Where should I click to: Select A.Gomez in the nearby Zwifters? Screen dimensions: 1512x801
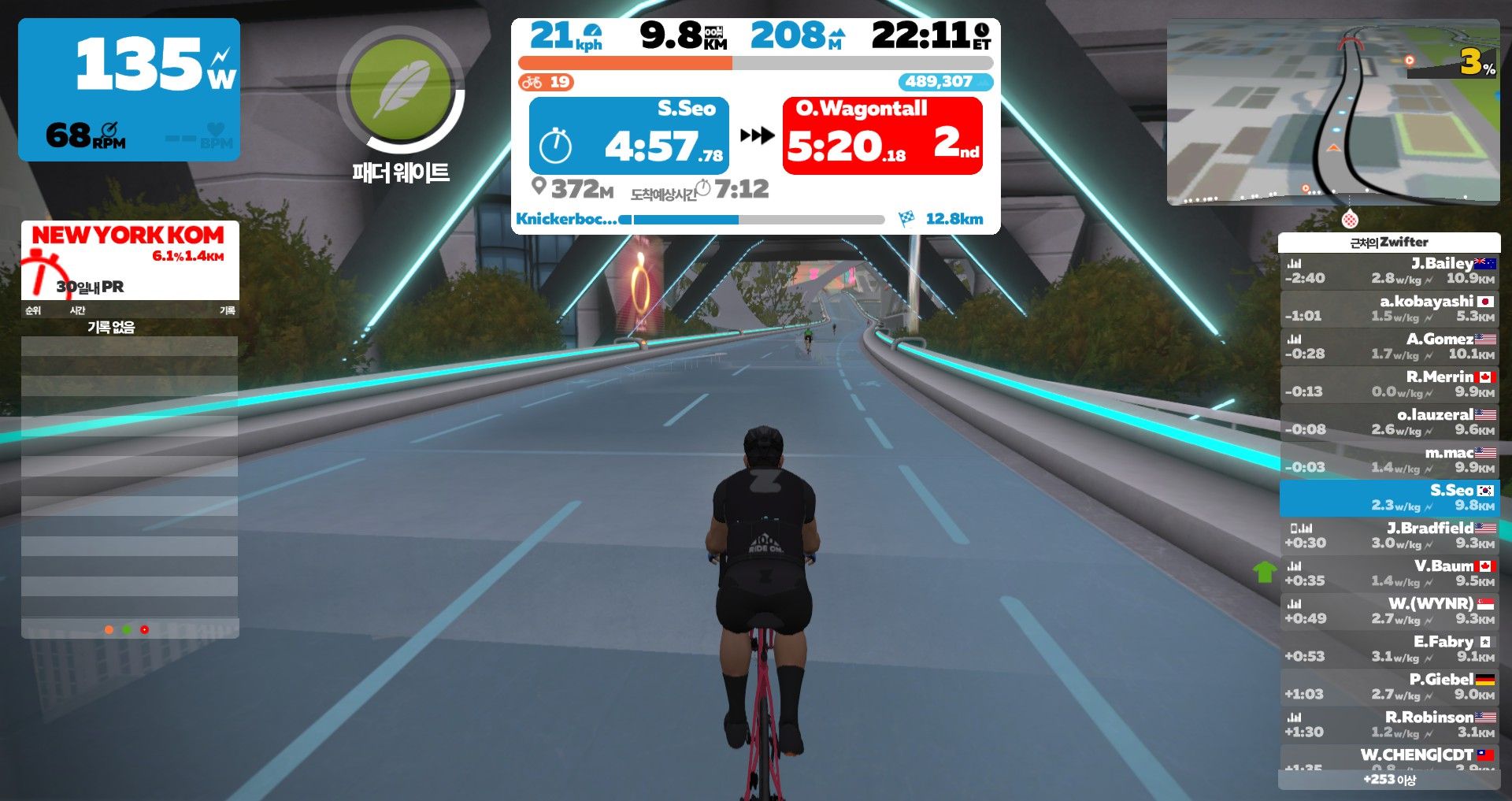pos(1389,346)
